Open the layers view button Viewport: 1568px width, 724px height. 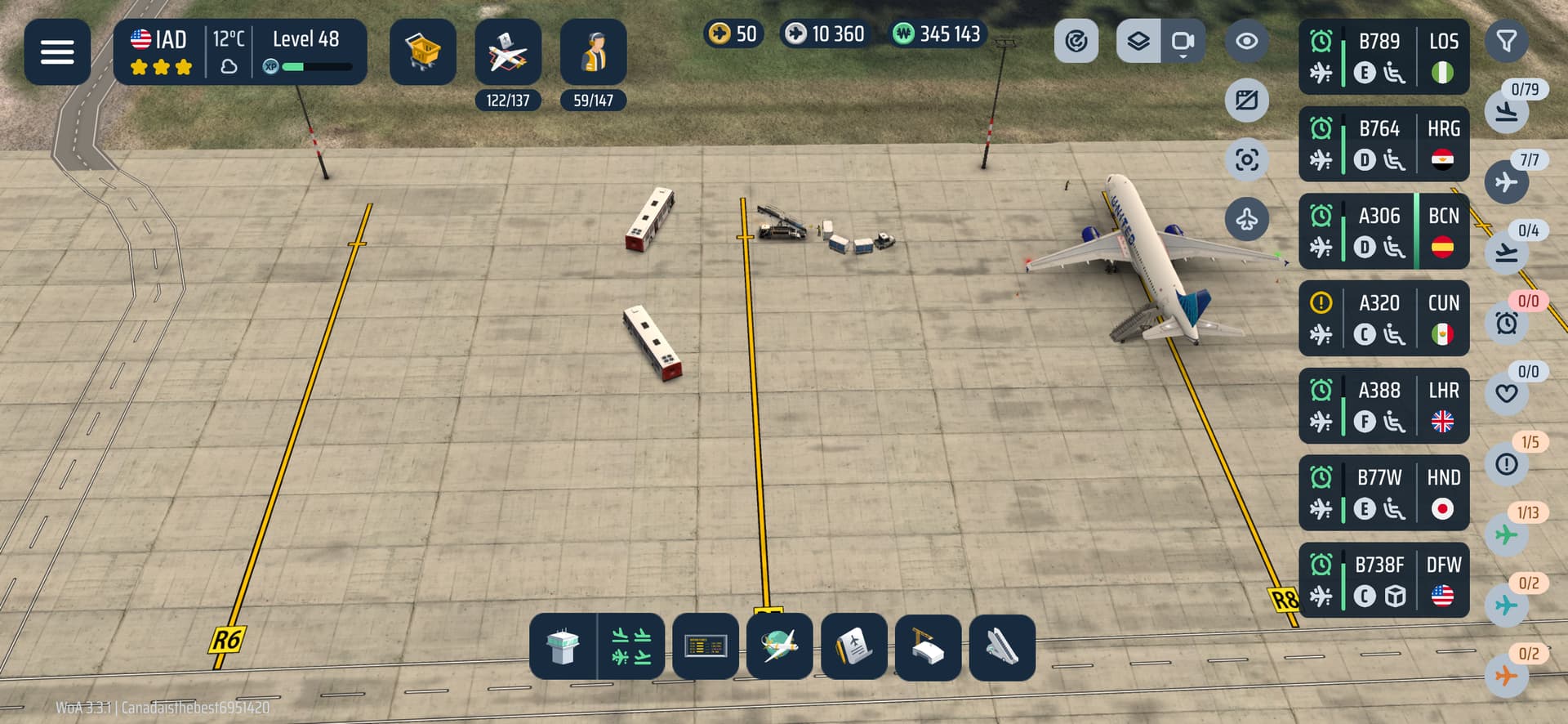[1138, 41]
